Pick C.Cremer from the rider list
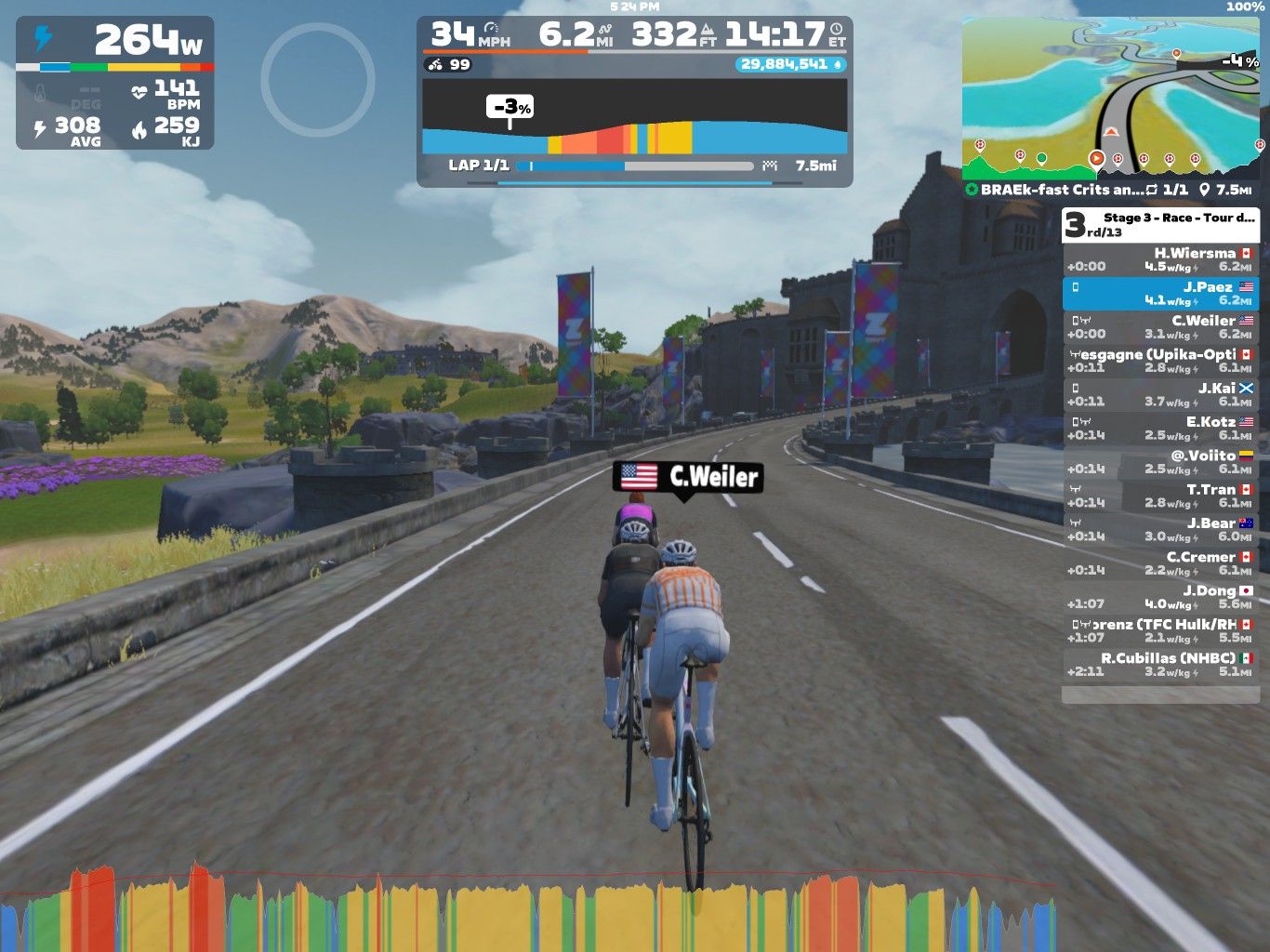Viewport: 1270px width, 952px height. (x=1160, y=563)
